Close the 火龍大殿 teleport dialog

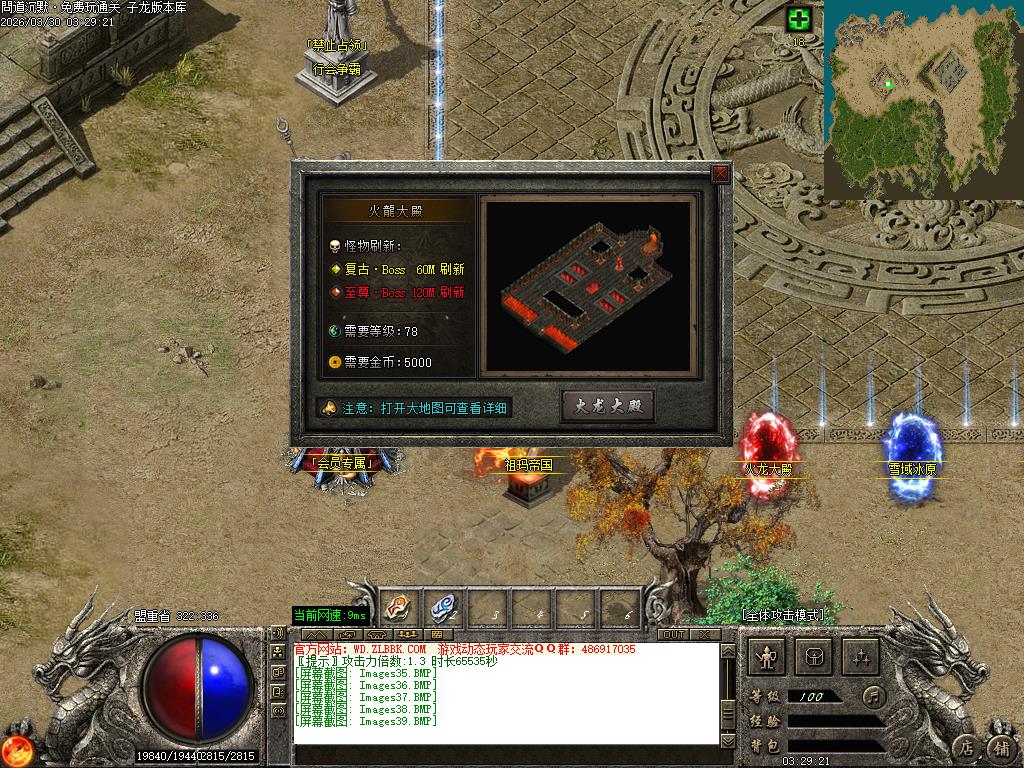[720, 174]
